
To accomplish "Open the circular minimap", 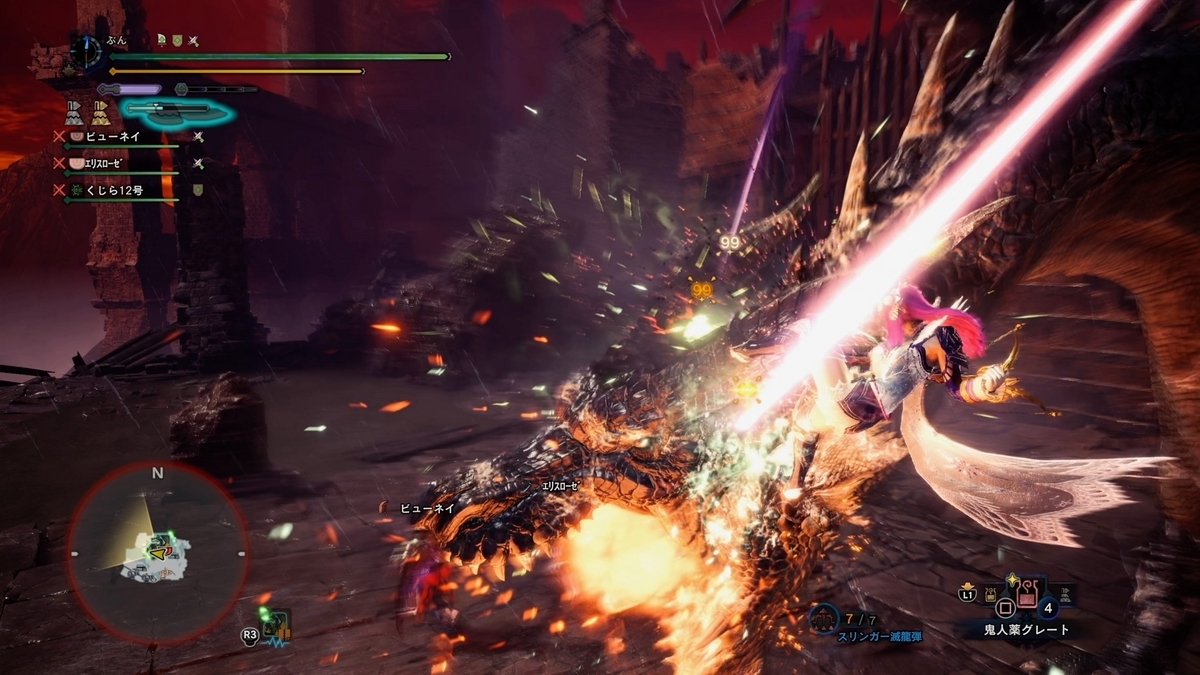I will pyautogui.click(x=158, y=552).
